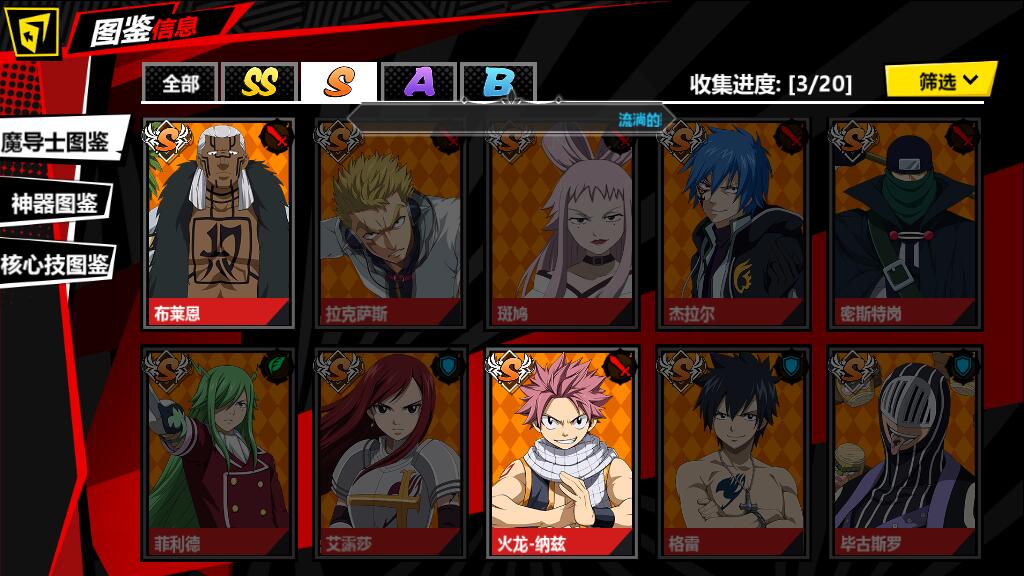View the 拉克萨斯 character card

[391, 223]
